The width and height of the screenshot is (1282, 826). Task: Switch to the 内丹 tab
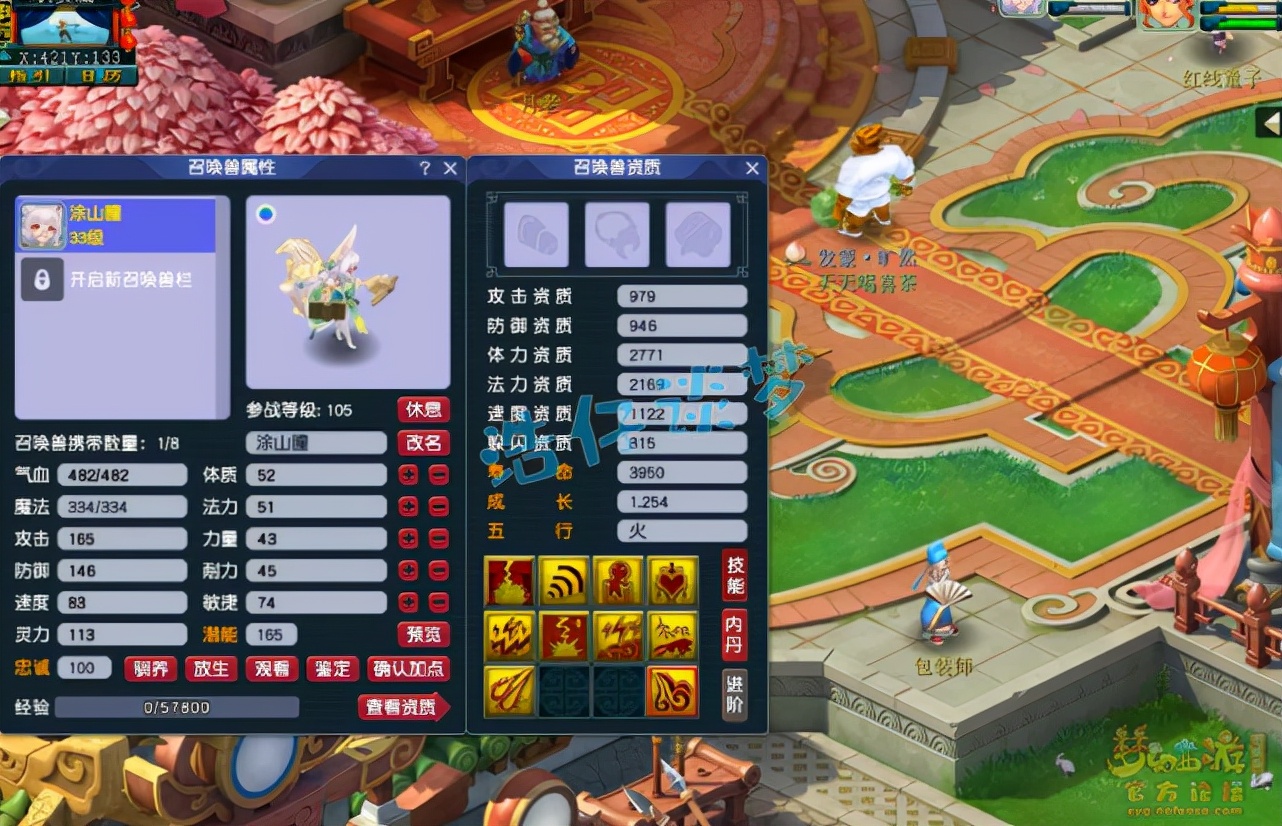(734, 634)
